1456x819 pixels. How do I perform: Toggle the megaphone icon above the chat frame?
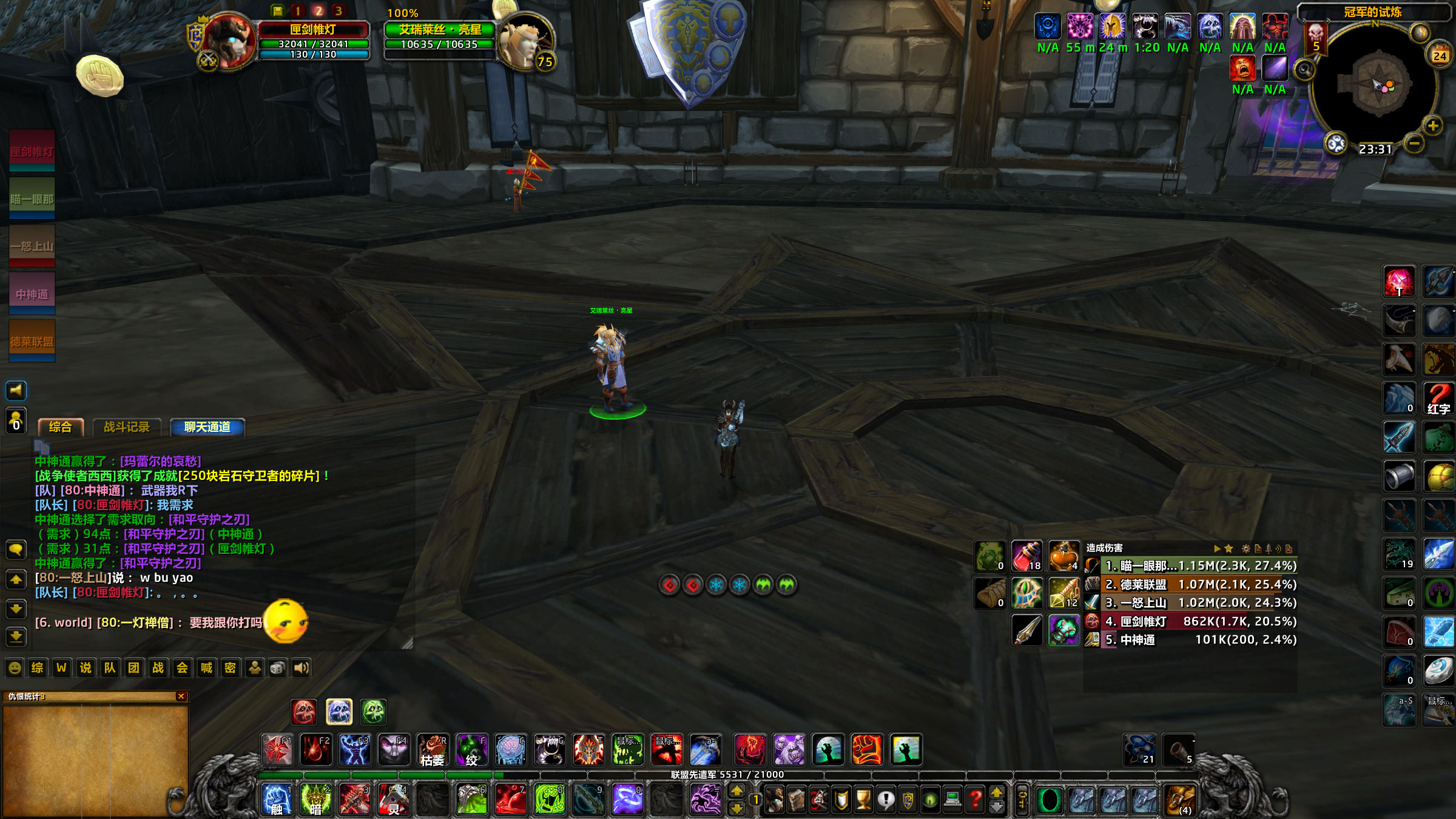[x=16, y=391]
